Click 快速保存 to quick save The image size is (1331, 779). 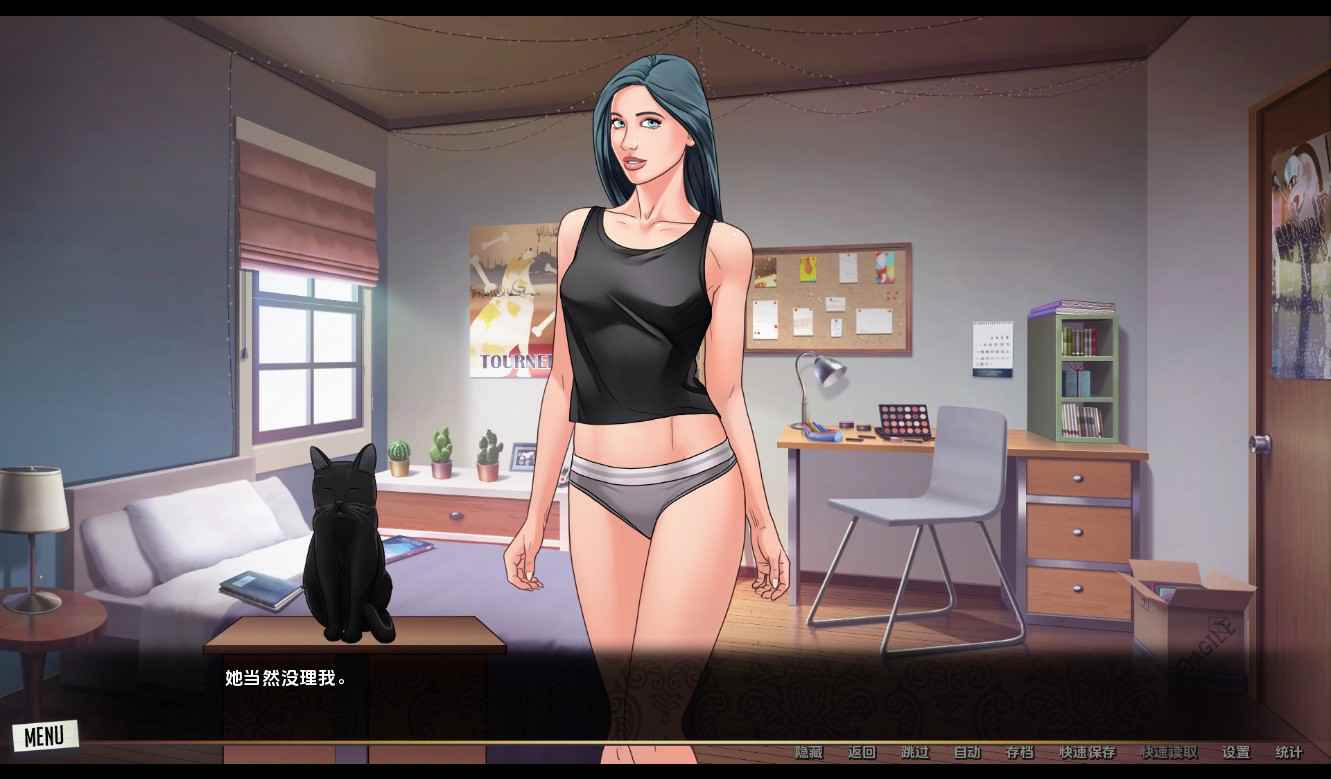click(x=1087, y=752)
